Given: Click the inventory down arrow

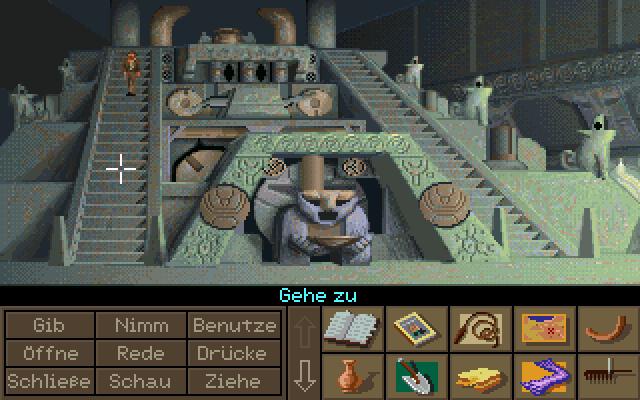Looking at the screenshot, I should [305, 376].
